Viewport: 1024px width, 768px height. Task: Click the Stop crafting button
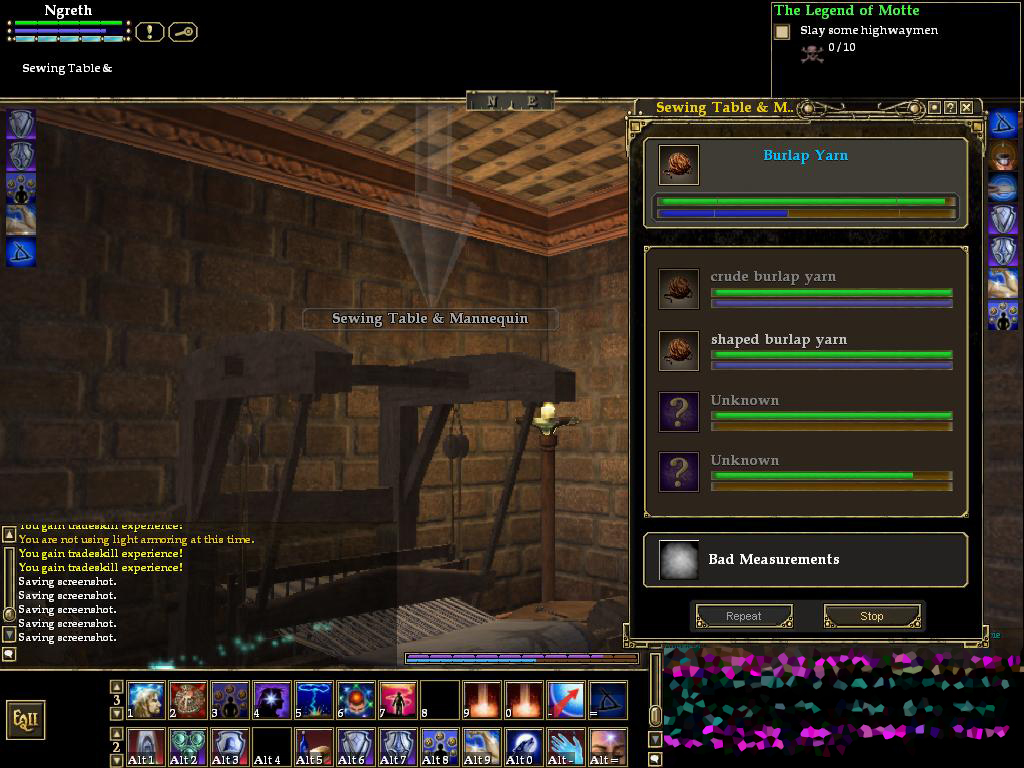(871, 616)
